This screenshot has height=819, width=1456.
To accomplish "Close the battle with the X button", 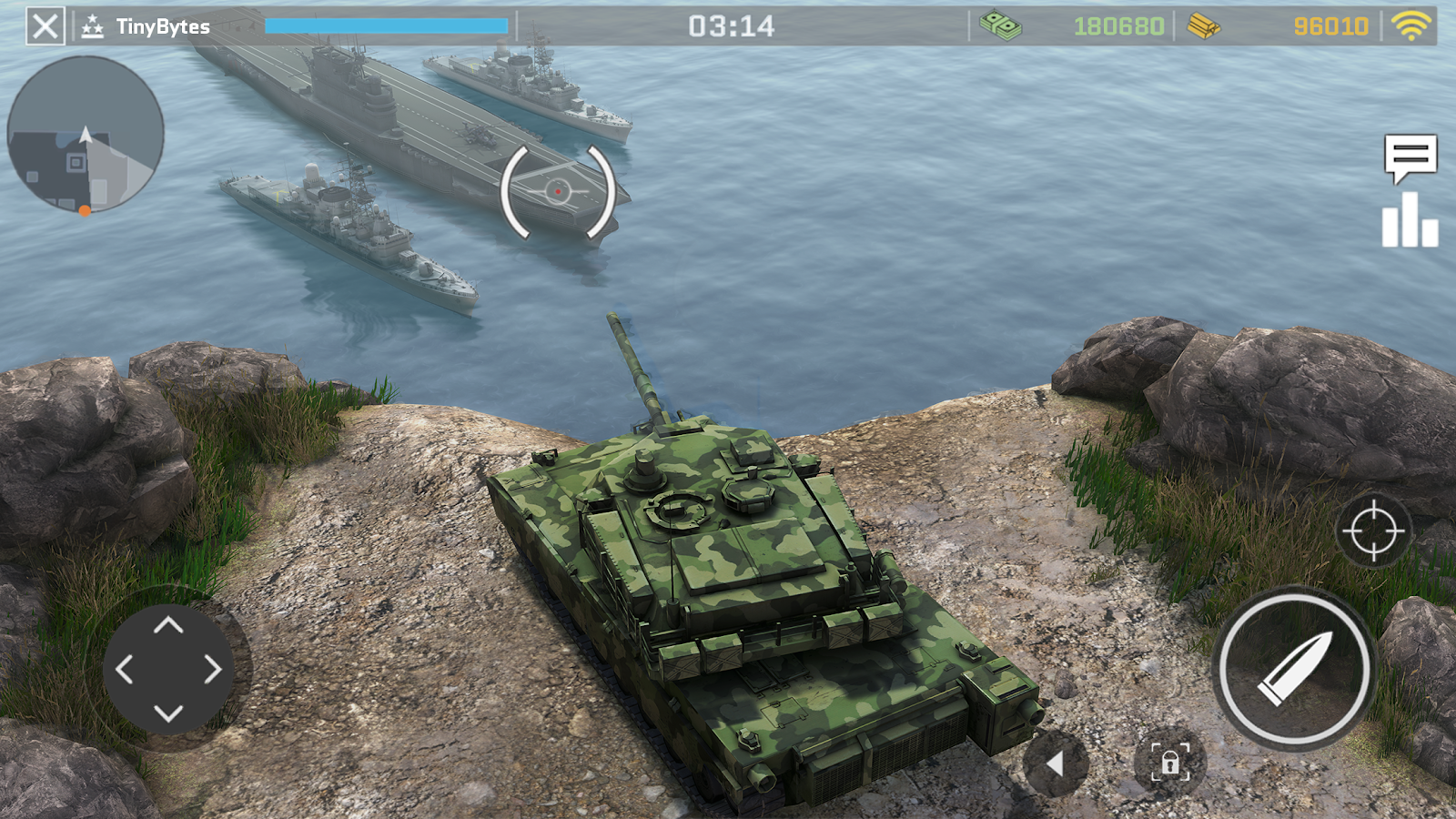I will pos(45,26).
